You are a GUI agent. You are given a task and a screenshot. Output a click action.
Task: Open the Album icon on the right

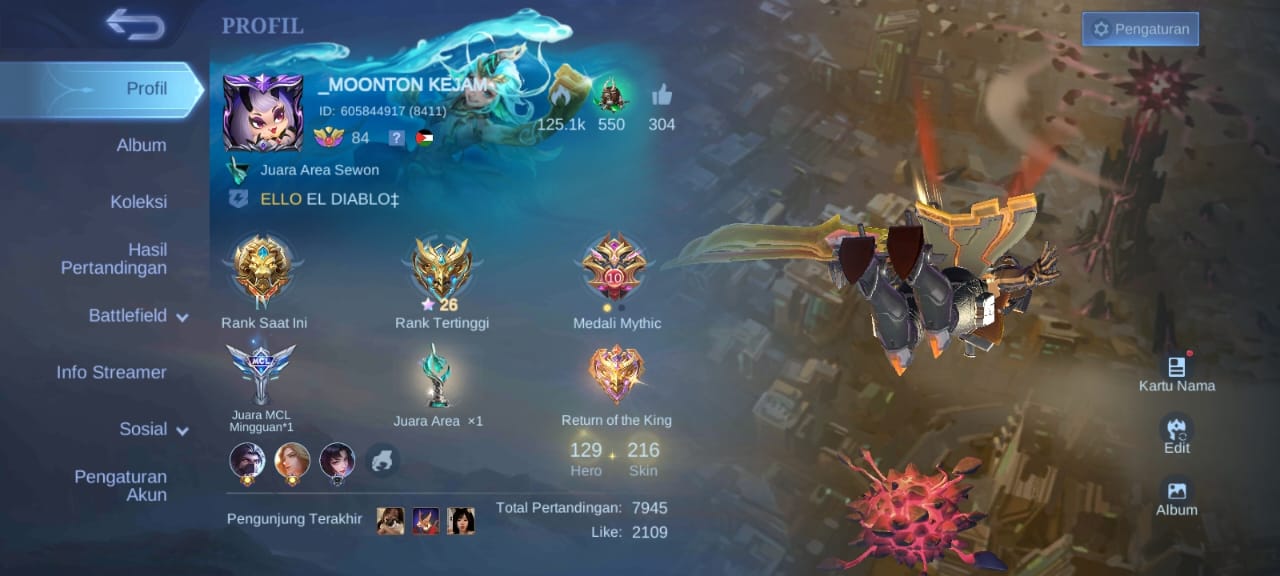click(1176, 492)
